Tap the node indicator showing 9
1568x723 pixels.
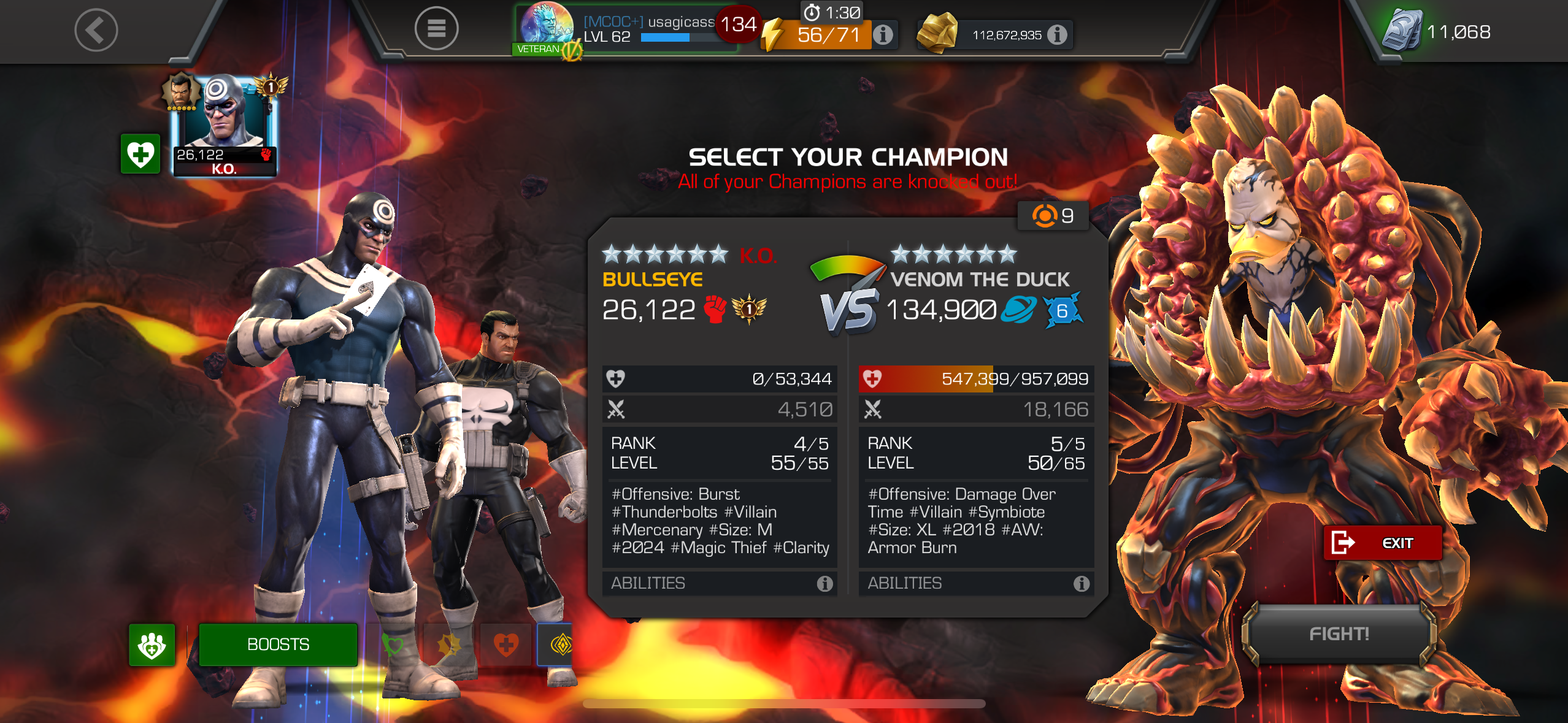tap(1053, 216)
